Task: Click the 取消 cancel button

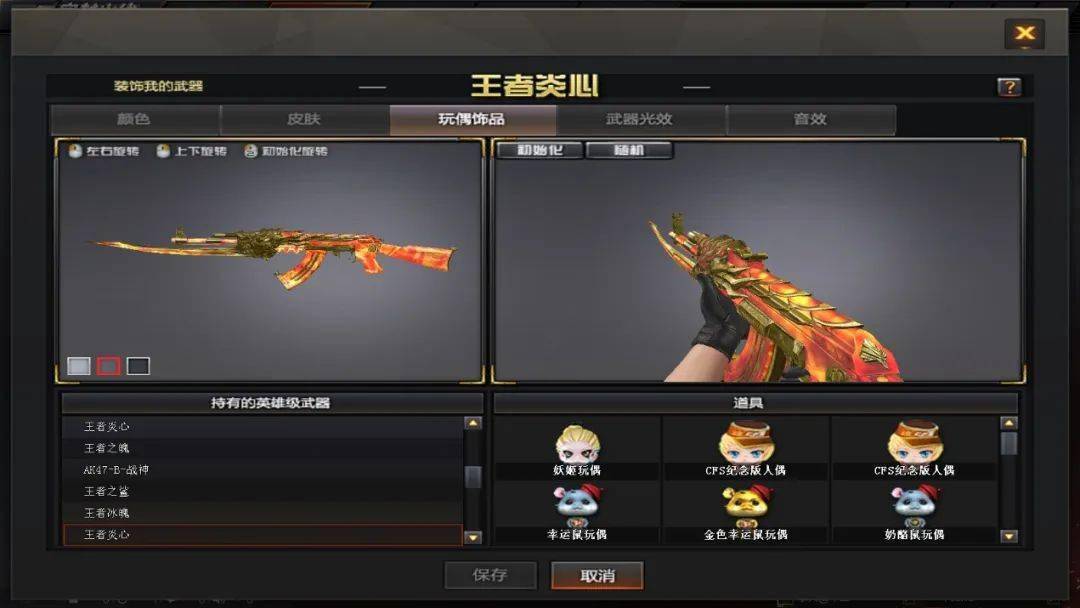Action: pyautogui.click(x=597, y=575)
